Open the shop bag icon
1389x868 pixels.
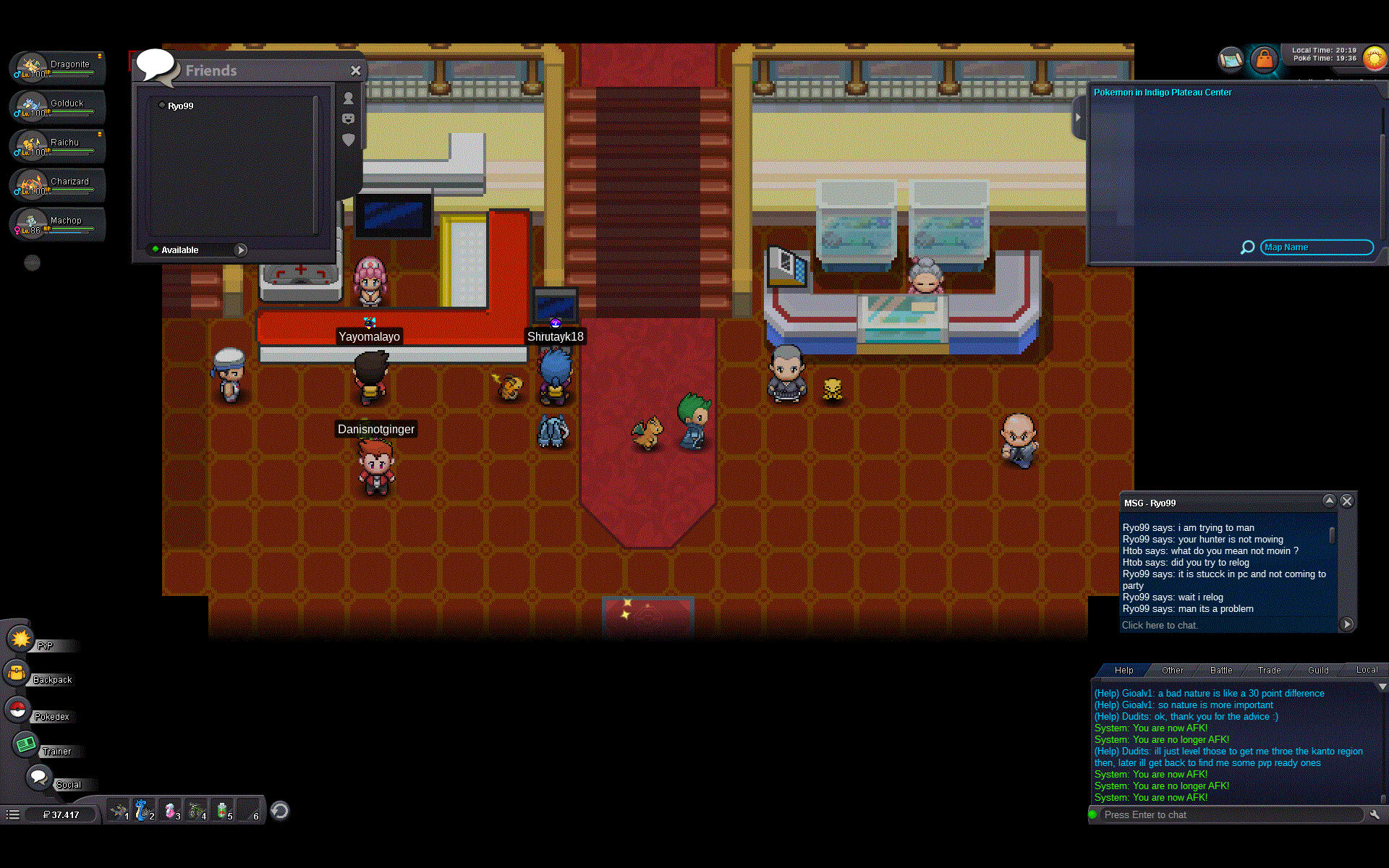point(1265,60)
